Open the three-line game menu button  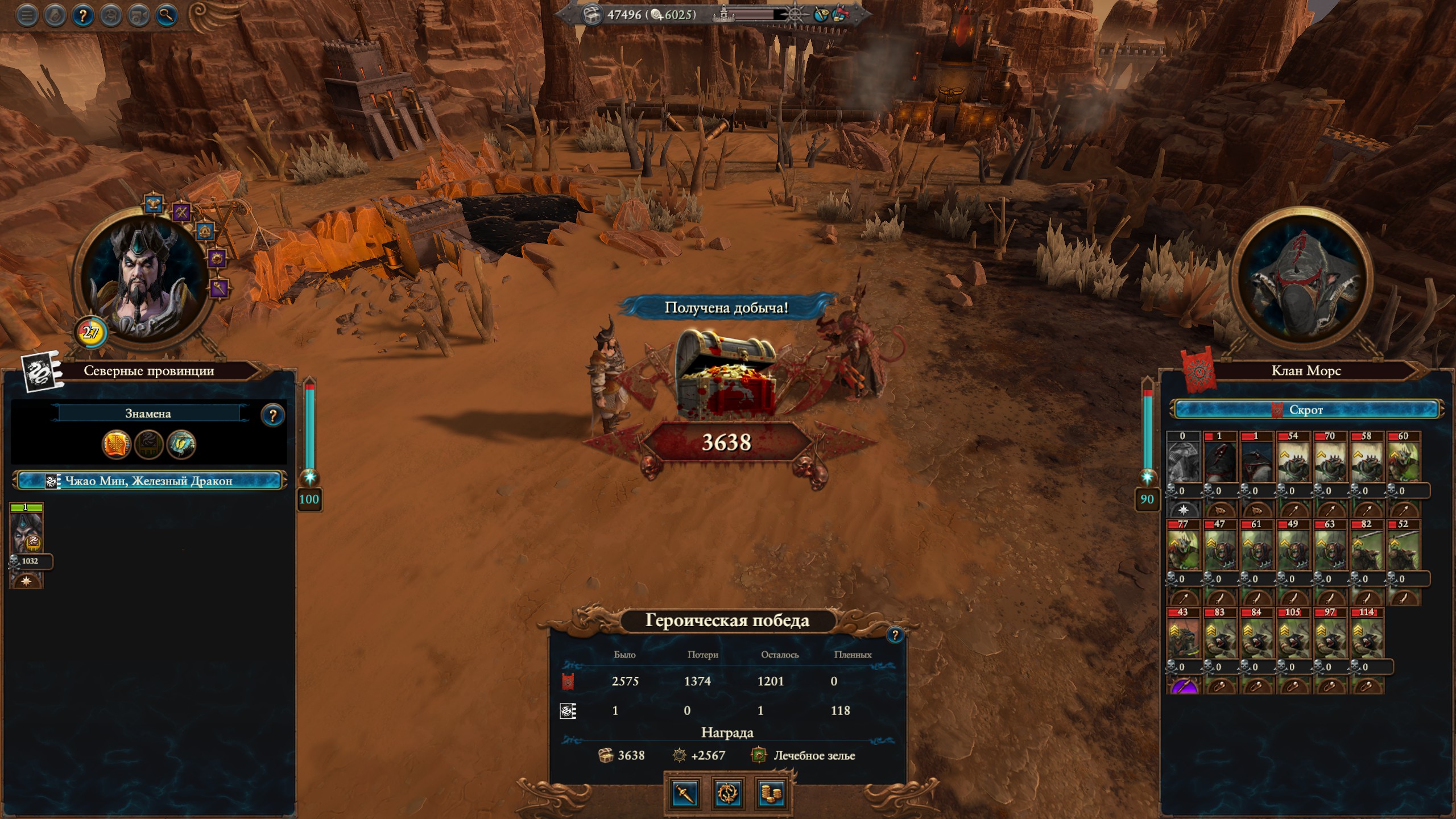click(x=26, y=16)
